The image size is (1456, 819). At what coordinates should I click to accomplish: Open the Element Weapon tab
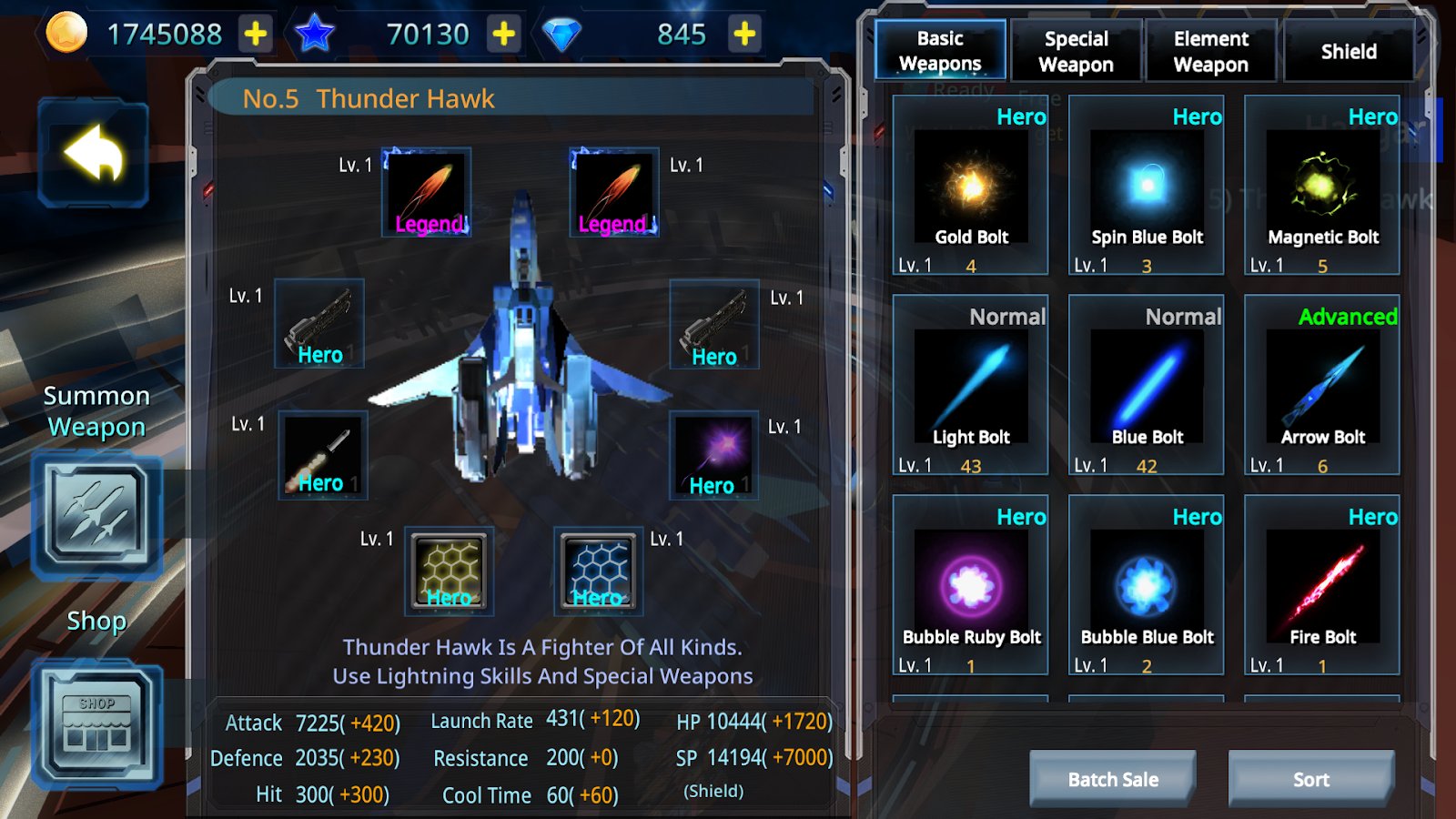pyautogui.click(x=1210, y=51)
